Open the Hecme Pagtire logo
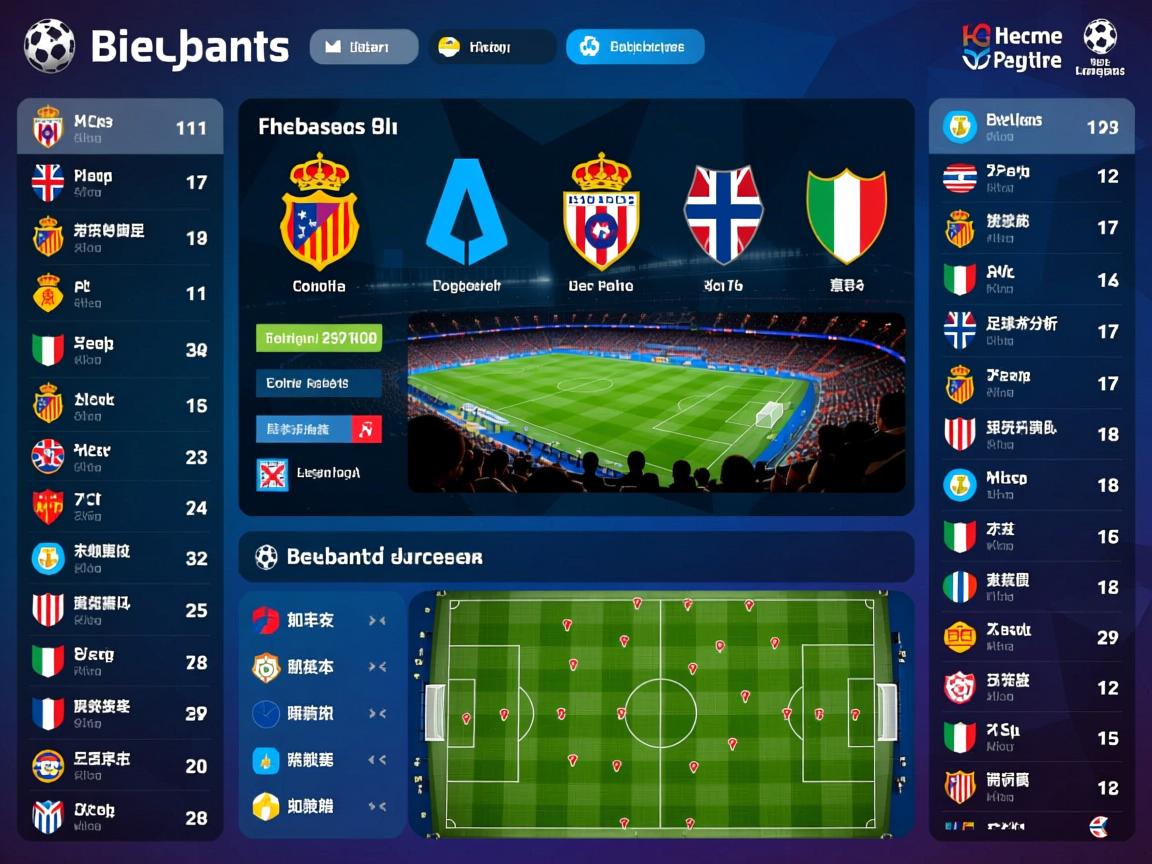1152x864 pixels. click(1012, 47)
